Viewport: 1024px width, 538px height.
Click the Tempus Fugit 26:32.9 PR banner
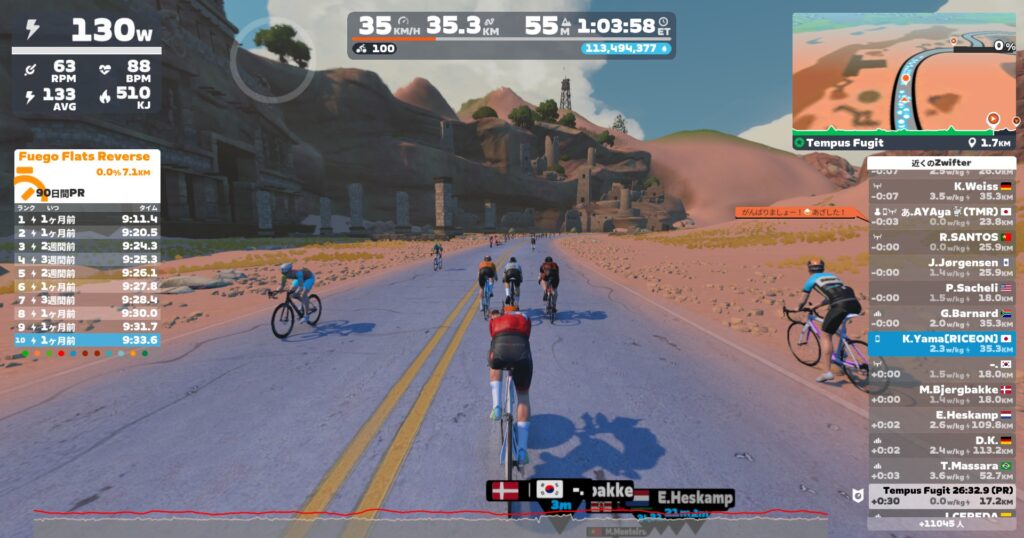point(941,495)
